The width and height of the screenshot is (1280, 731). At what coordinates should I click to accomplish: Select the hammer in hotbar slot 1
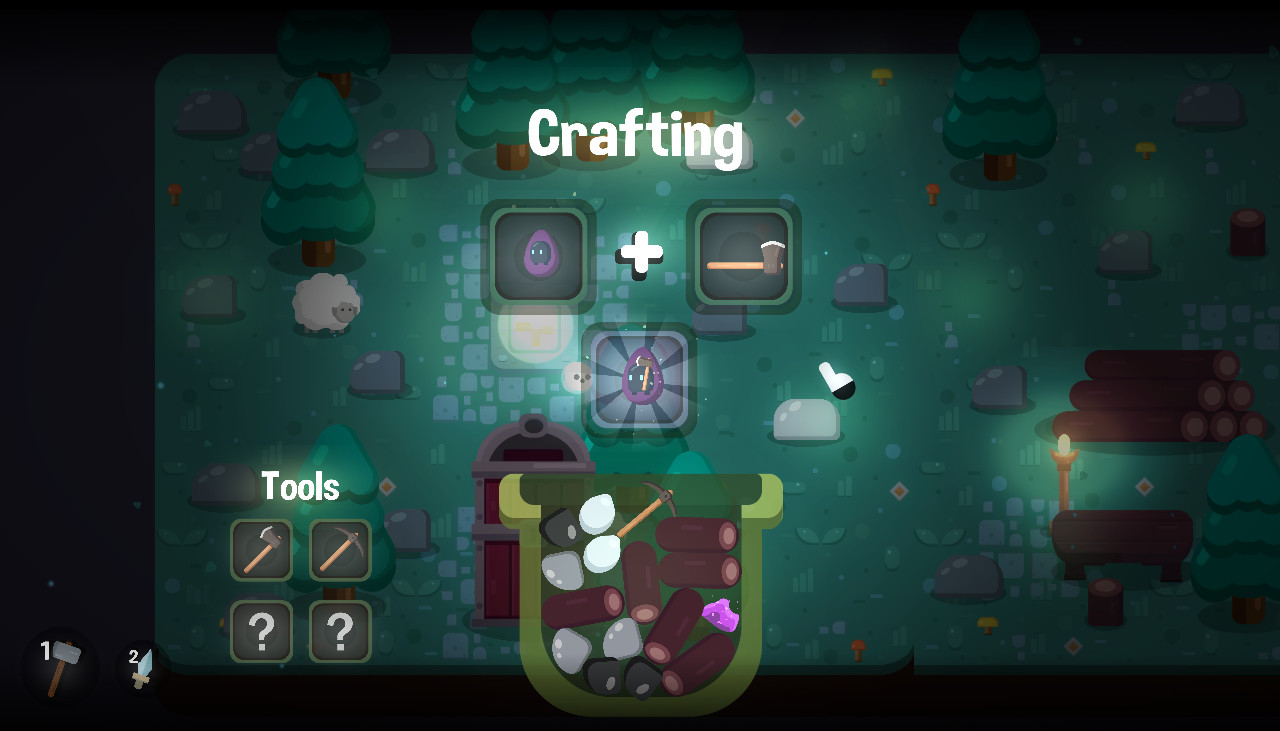click(x=57, y=665)
